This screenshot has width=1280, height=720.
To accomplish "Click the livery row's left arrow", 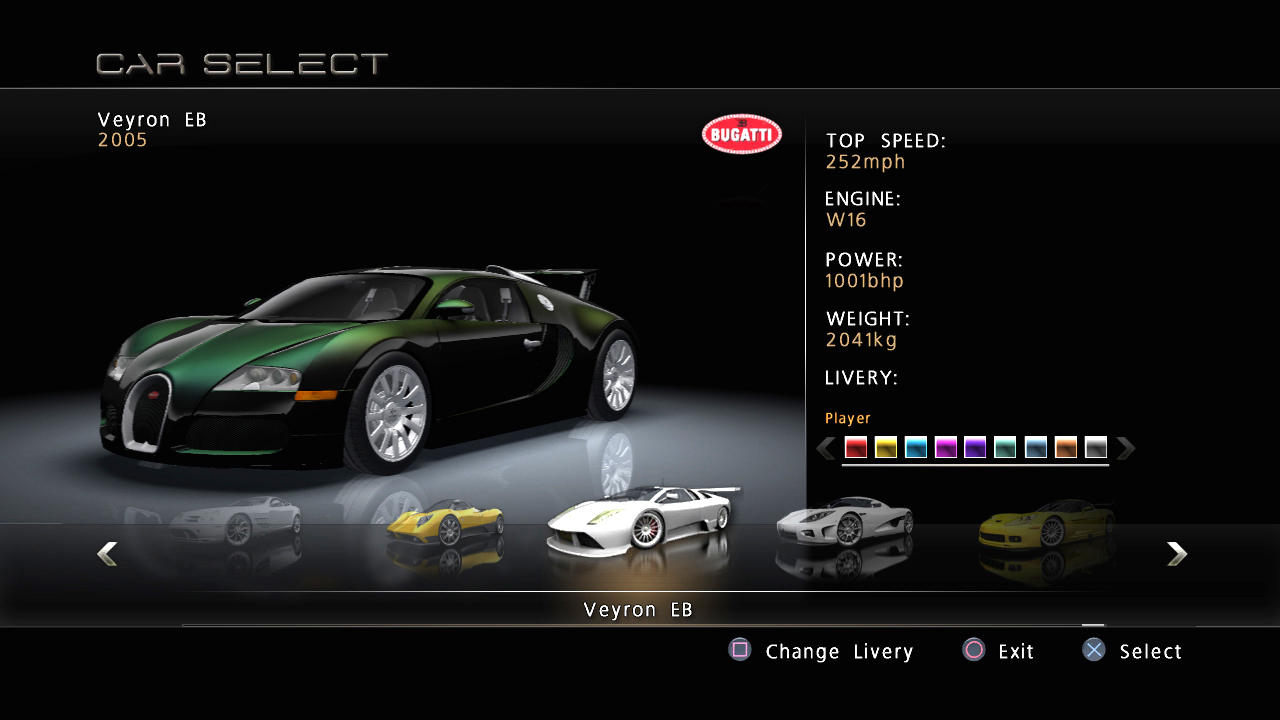I will [x=826, y=448].
